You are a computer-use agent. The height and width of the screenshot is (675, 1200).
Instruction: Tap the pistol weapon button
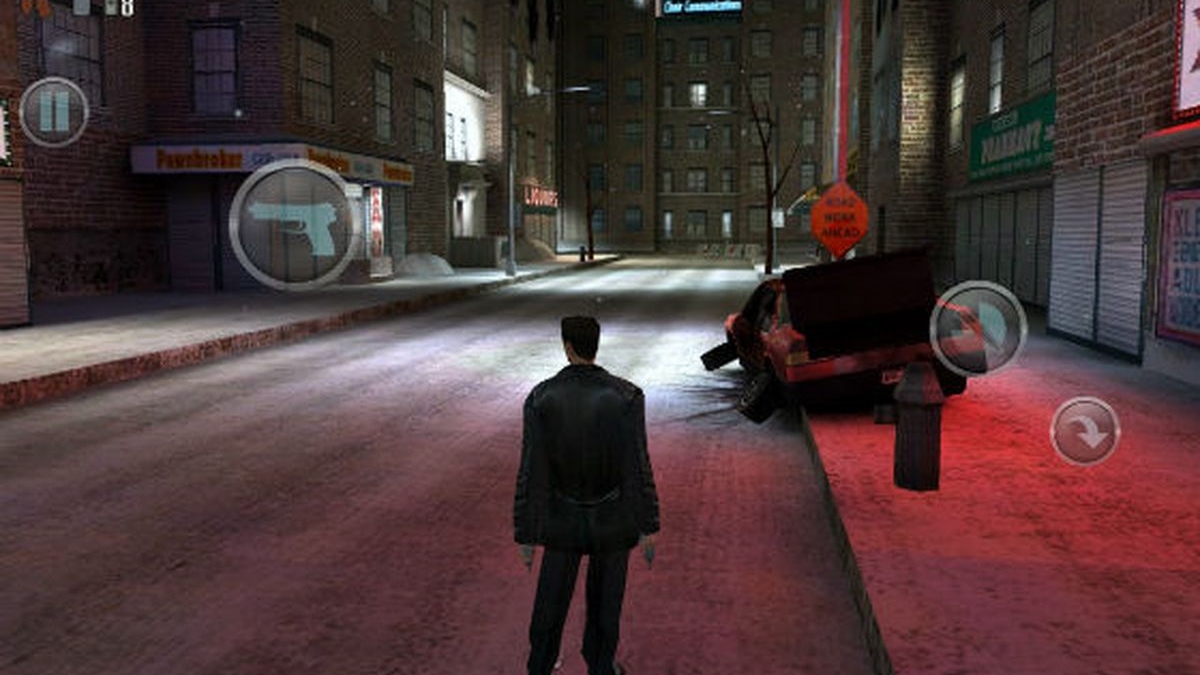click(x=293, y=225)
